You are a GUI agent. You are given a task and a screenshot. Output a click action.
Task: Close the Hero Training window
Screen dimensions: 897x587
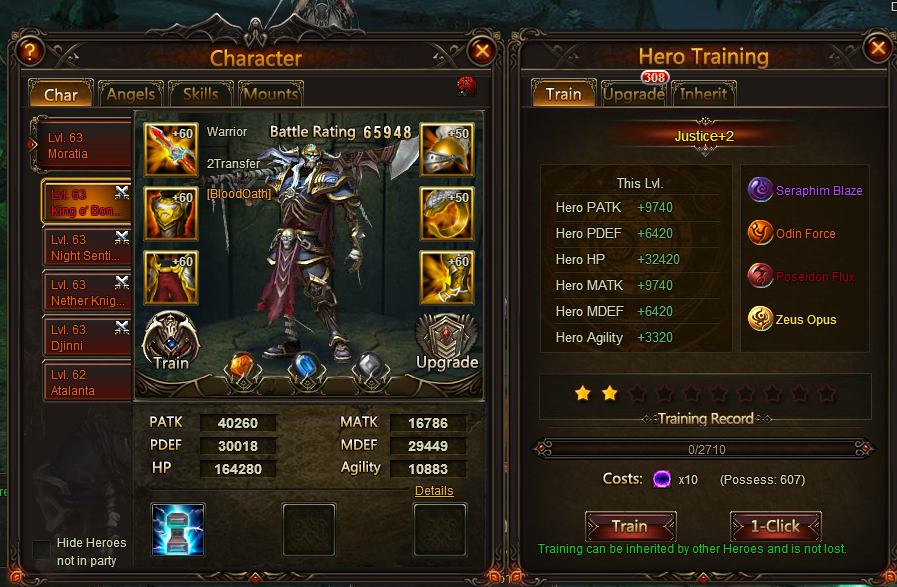tap(877, 49)
